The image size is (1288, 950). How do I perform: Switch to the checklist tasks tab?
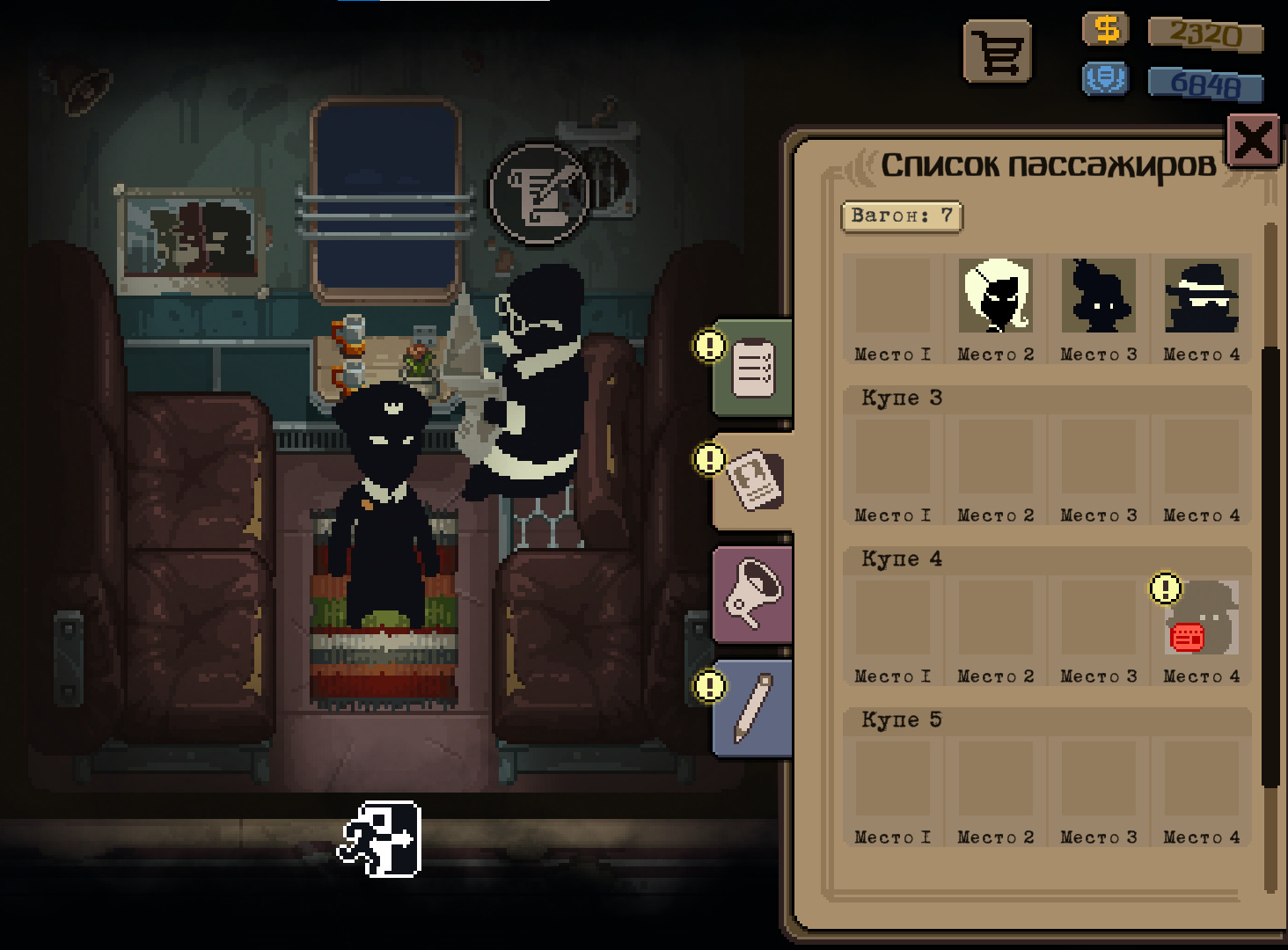pos(754,369)
